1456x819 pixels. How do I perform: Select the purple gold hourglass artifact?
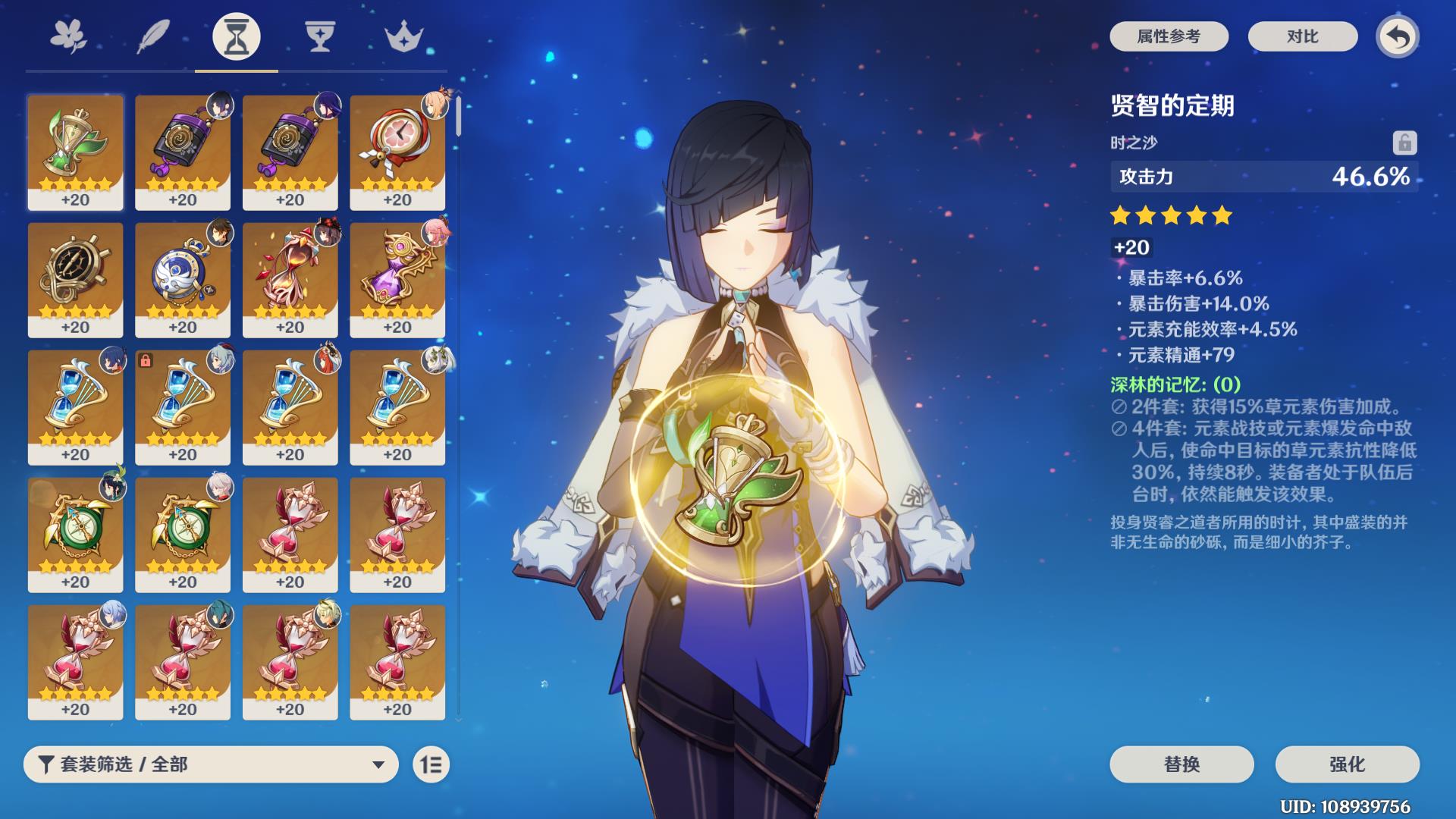(397, 279)
